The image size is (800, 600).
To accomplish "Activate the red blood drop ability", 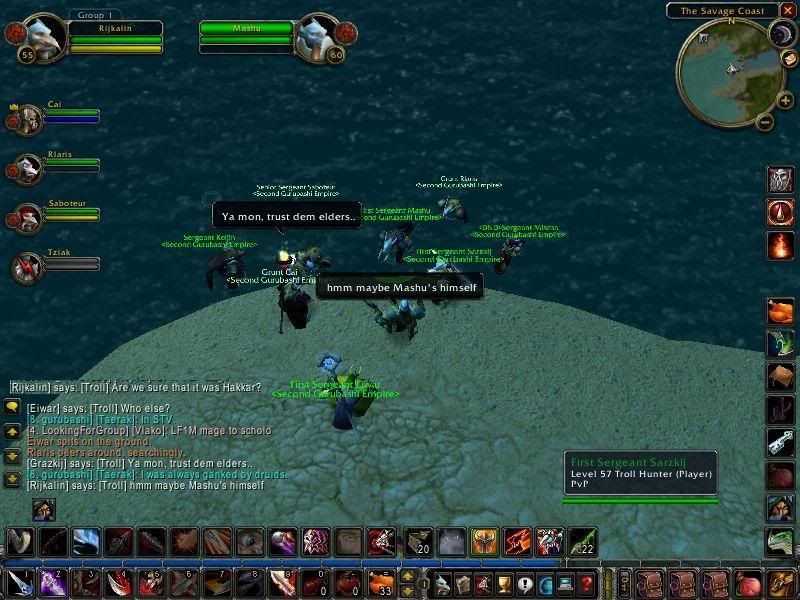I will pyautogui.click(x=781, y=213).
